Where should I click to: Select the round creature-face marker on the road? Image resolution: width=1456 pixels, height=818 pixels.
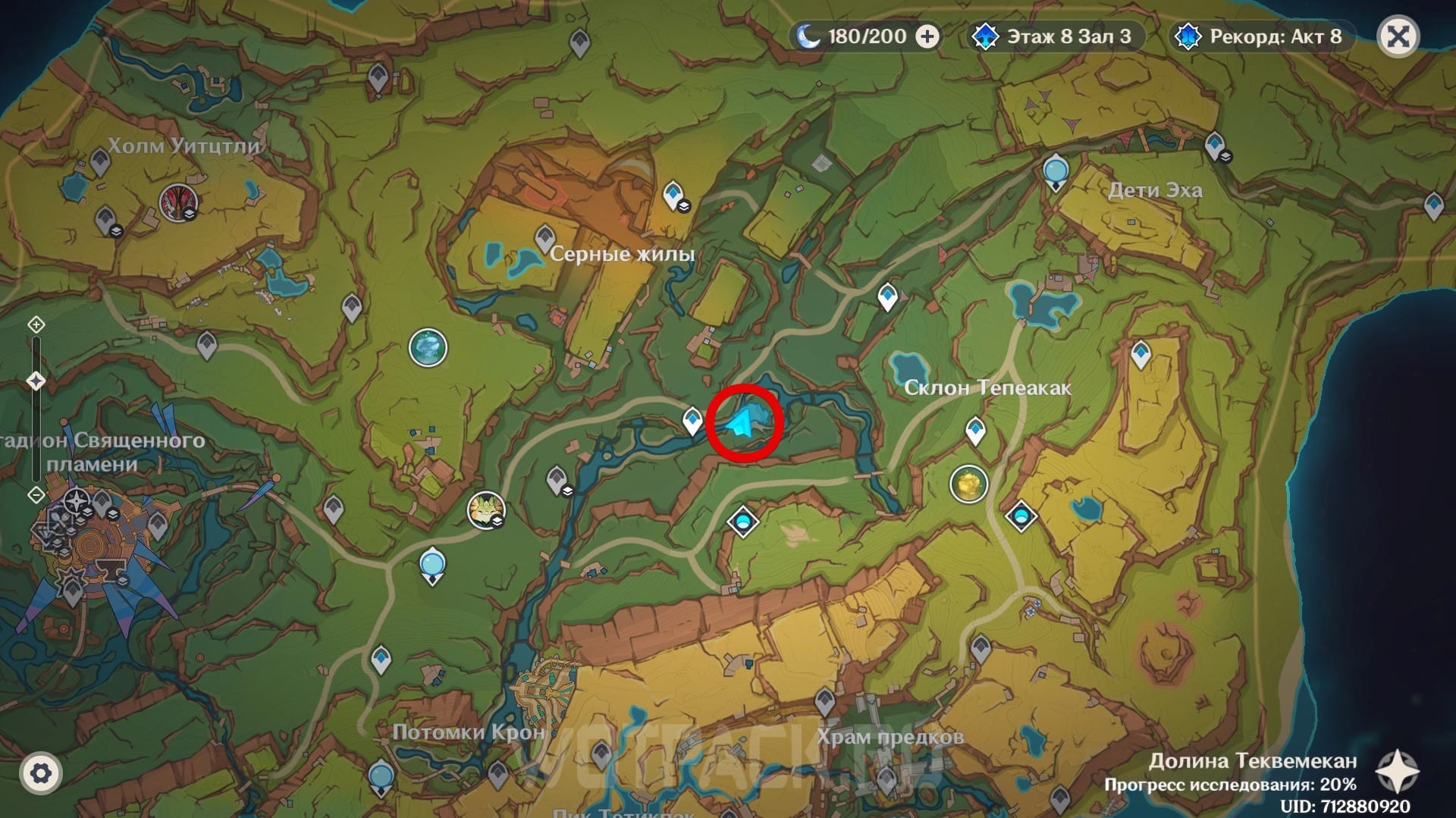coord(486,509)
